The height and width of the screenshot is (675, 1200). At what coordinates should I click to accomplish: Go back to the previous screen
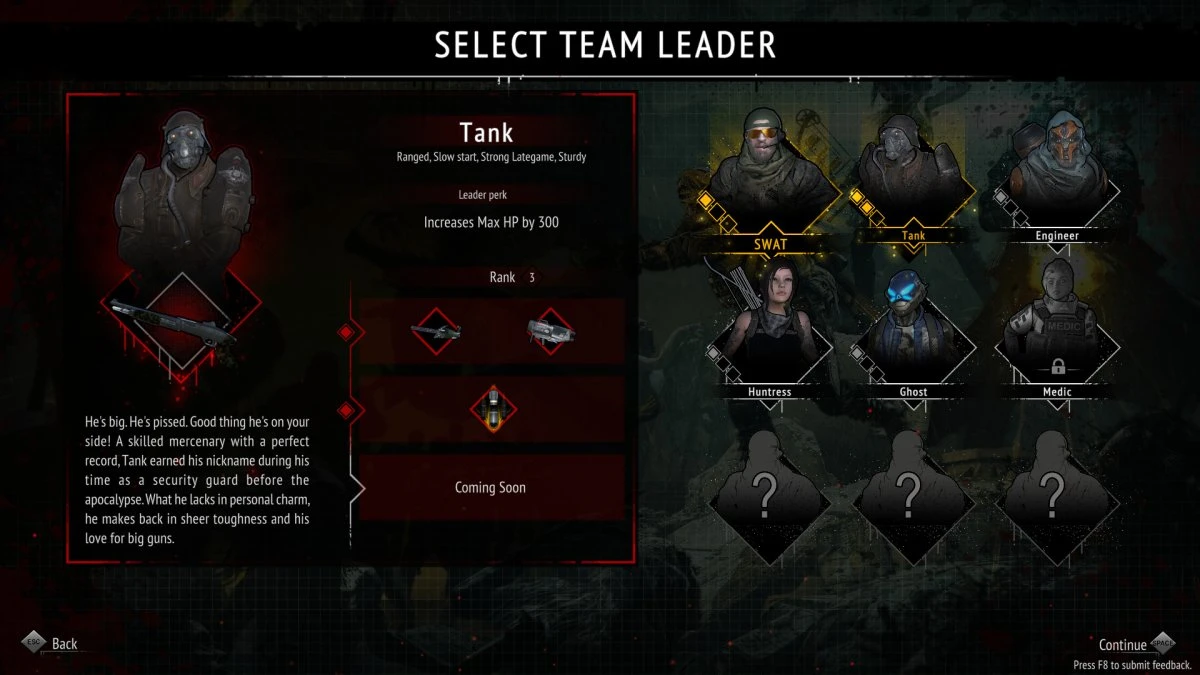(x=64, y=644)
